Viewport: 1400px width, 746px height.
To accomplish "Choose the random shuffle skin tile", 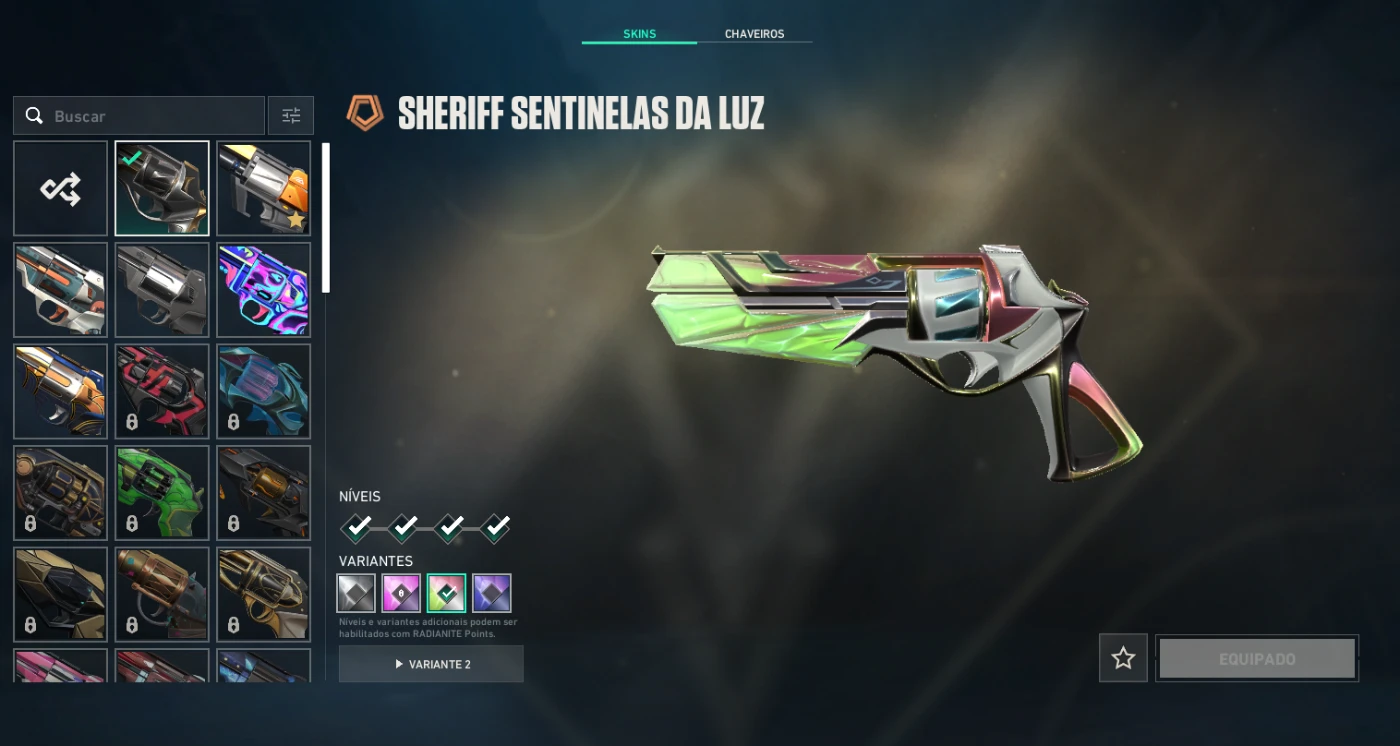I will click(x=60, y=188).
